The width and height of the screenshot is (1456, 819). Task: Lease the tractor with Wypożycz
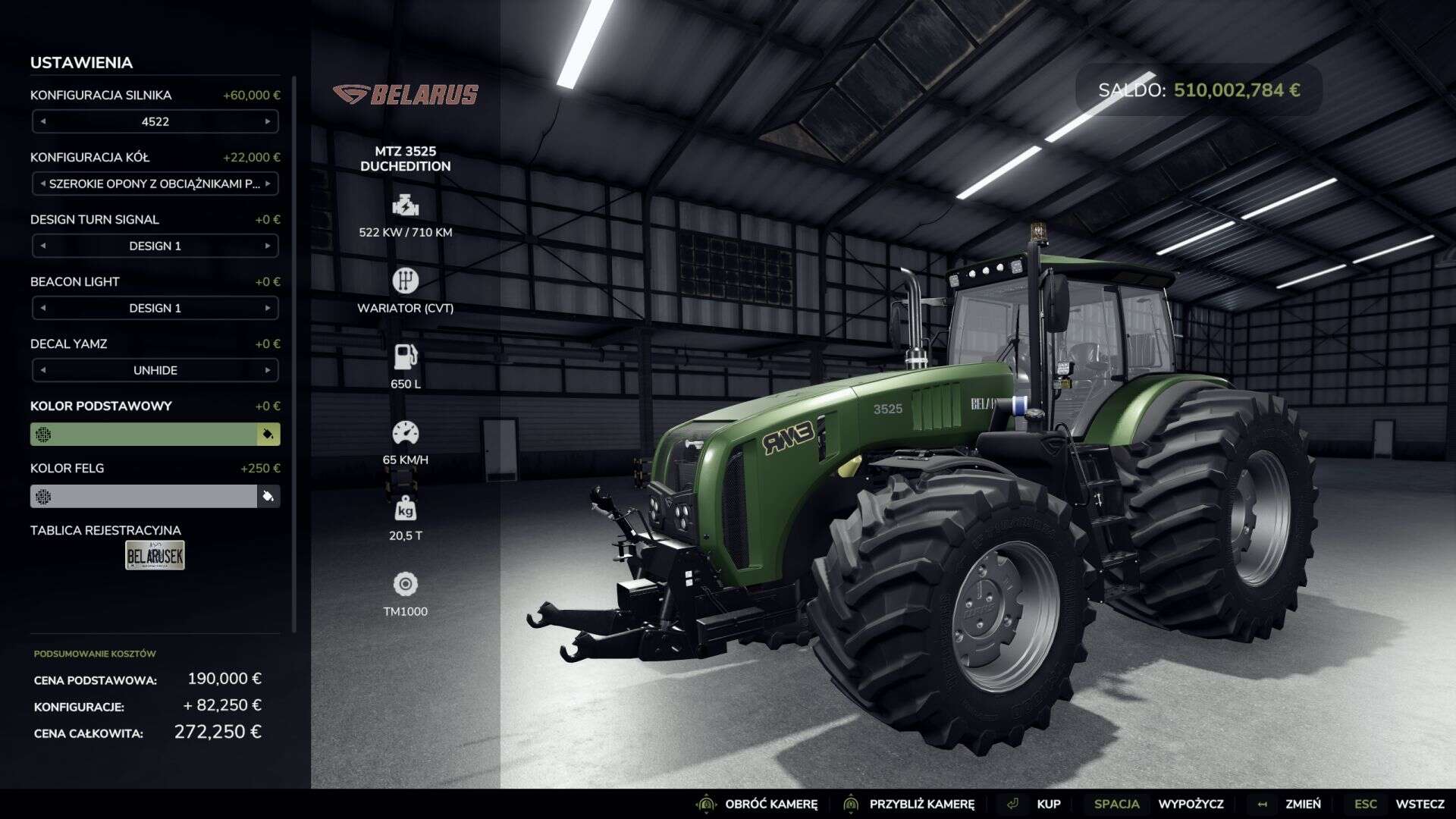(x=1191, y=804)
